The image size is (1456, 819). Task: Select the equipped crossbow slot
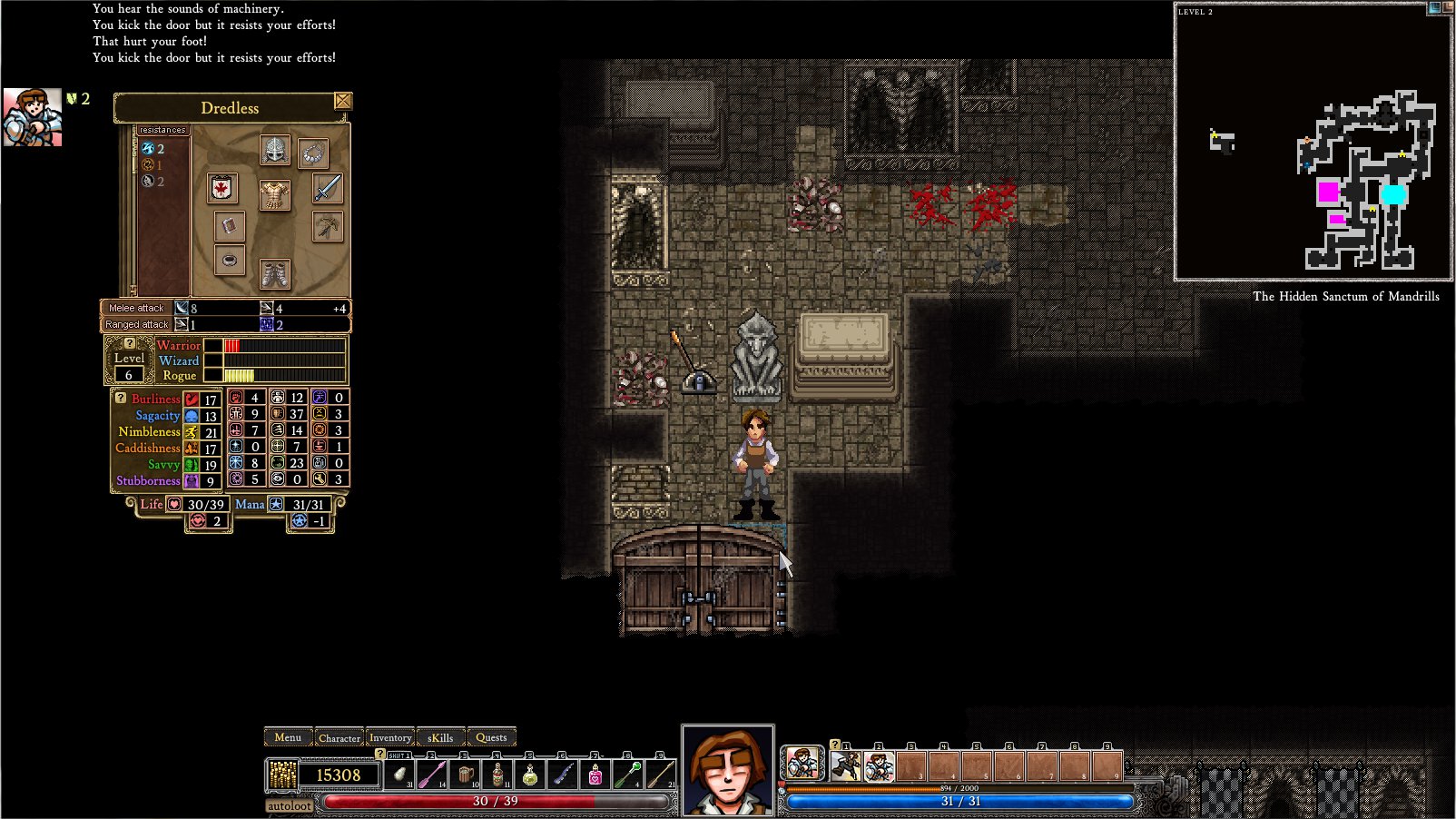pos(327,226)
